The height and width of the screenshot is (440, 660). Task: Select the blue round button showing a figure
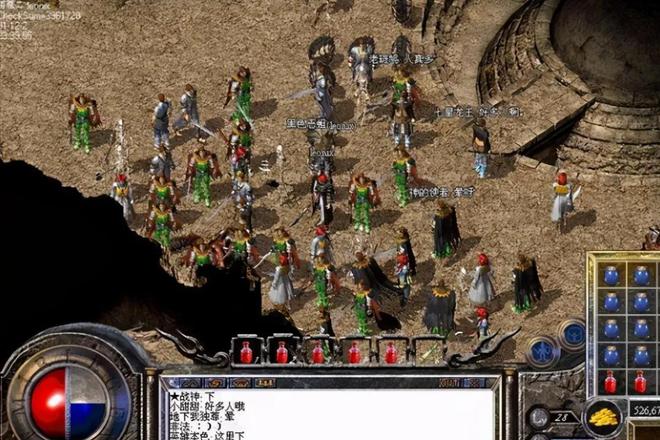point(543,350)
